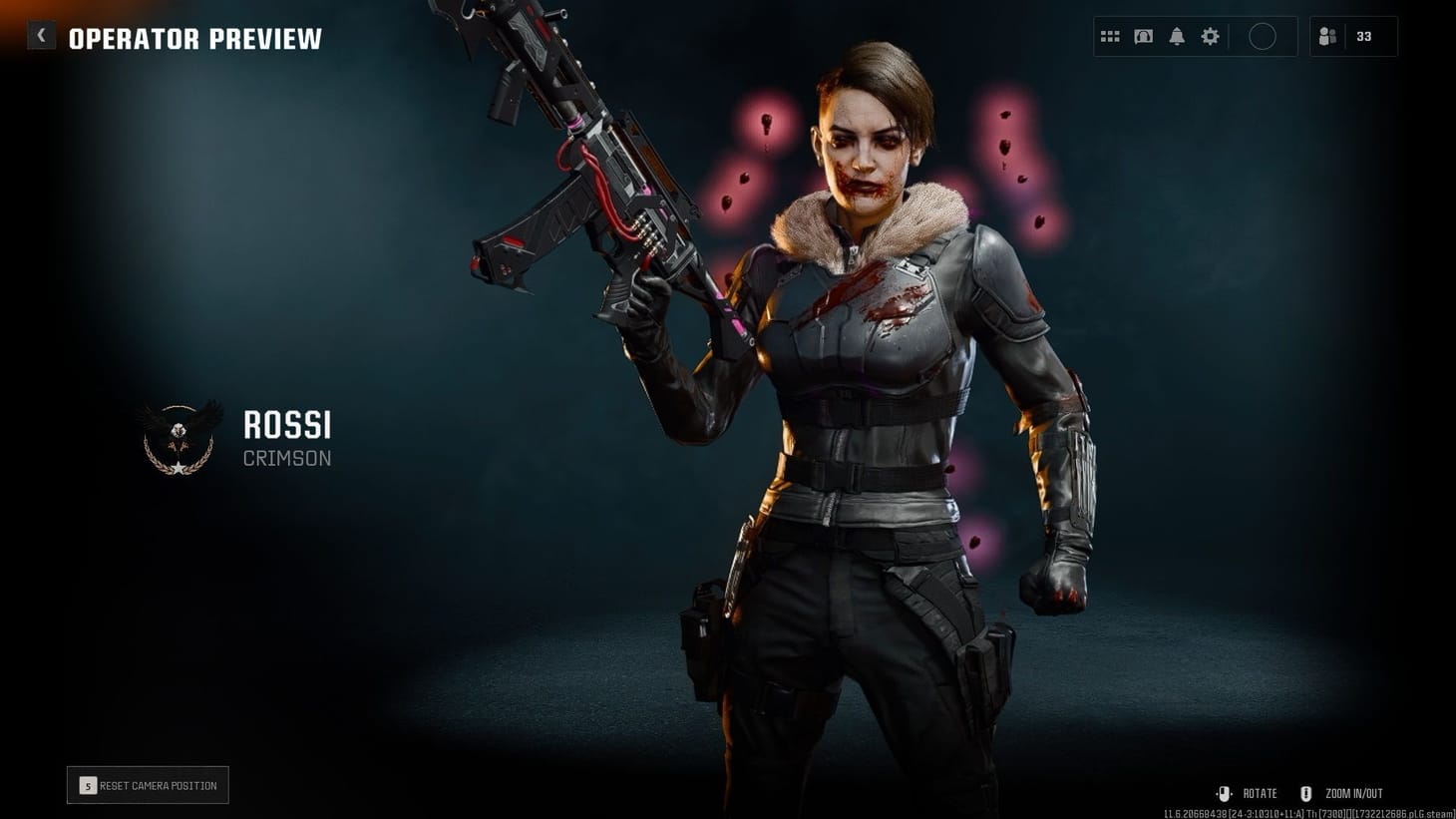
Task: Open settings with the gear icon
Action: tap(1210, 36)
